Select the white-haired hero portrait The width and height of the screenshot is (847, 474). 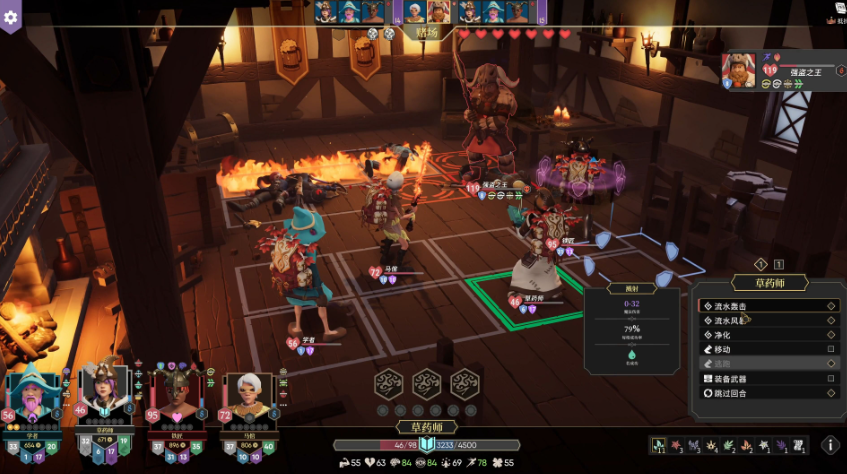[243, 400]
